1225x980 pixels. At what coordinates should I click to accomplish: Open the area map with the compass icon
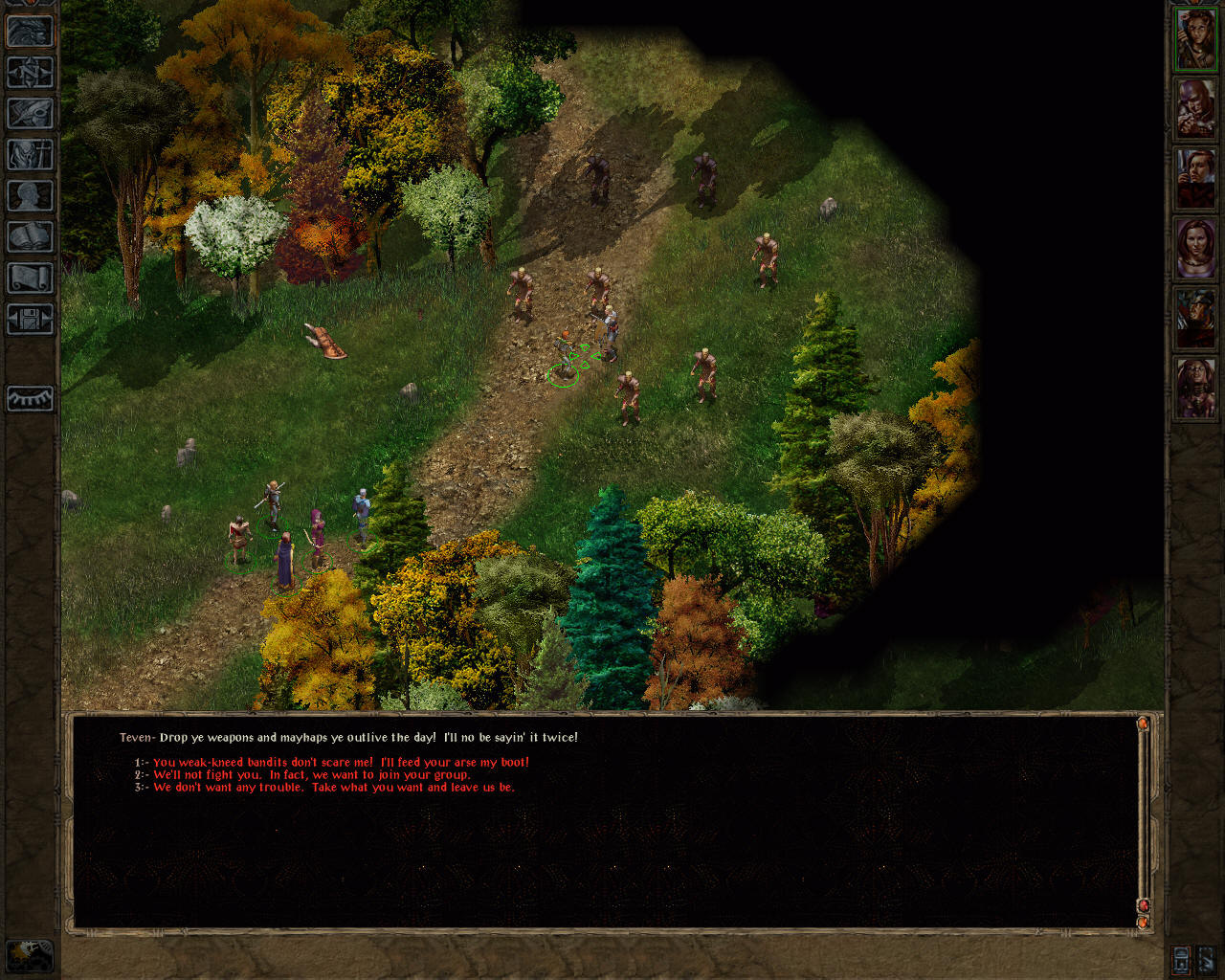click(x=31, y=73)
